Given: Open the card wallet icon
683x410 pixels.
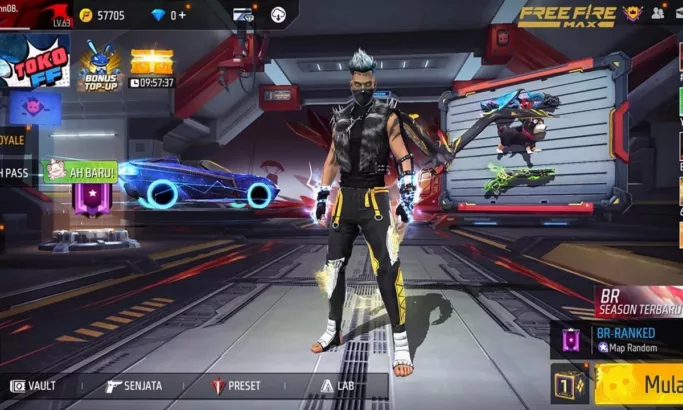Looking at the screenshot, I should tap(243, 15).
